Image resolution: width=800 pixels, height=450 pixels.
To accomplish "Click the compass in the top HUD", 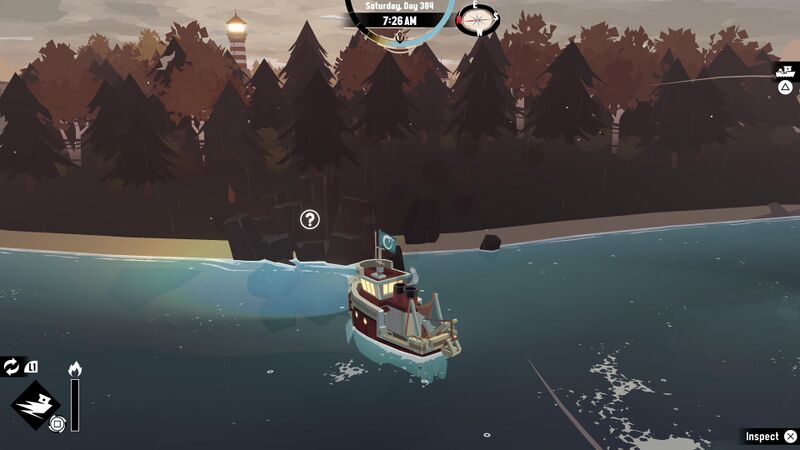I will 478,18.
